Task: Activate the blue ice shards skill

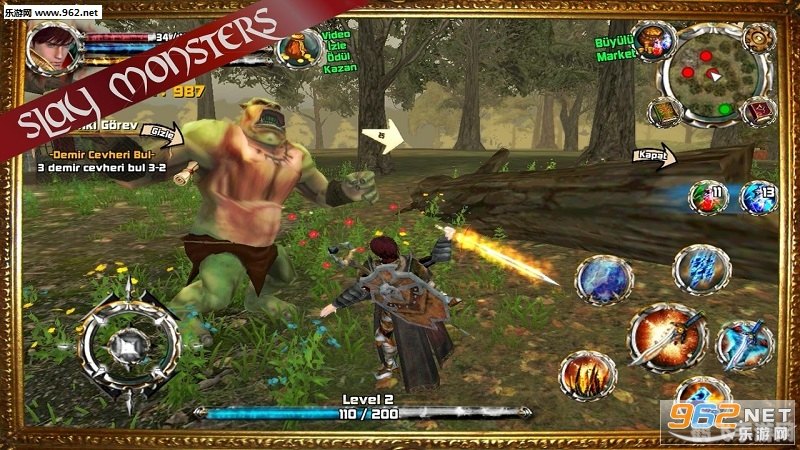Action: pos(700,268)
